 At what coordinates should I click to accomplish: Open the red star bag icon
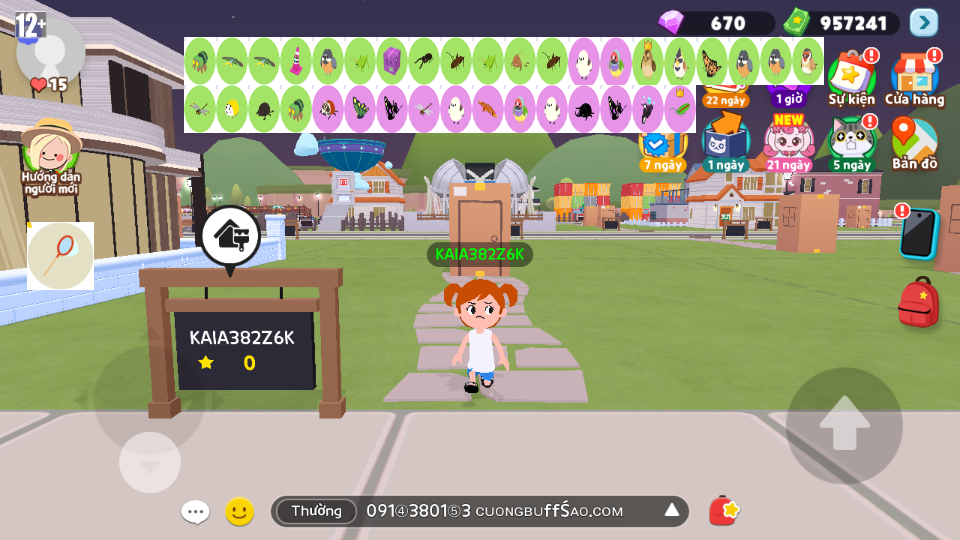724,511
